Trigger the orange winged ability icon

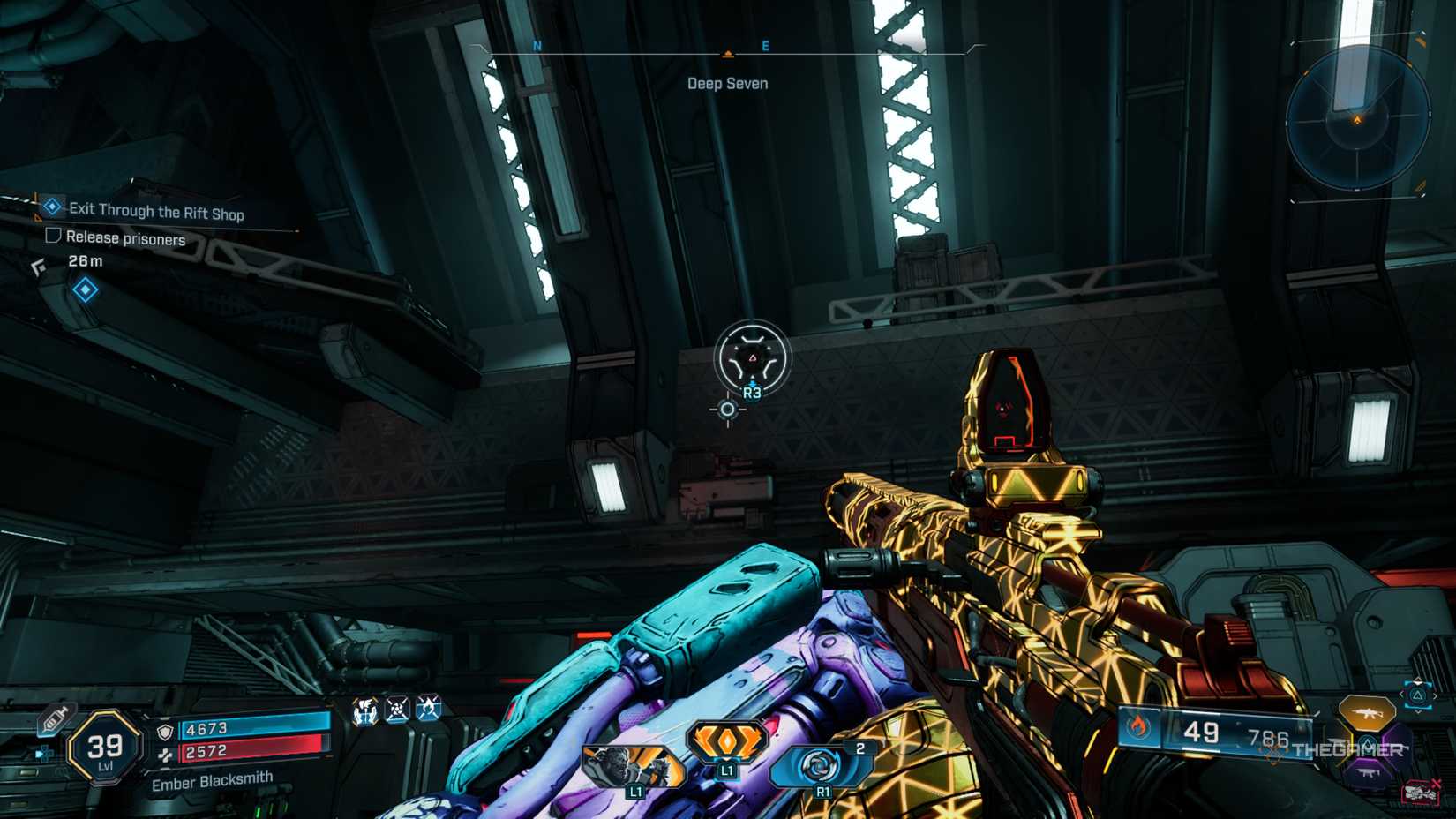(726, 740)
